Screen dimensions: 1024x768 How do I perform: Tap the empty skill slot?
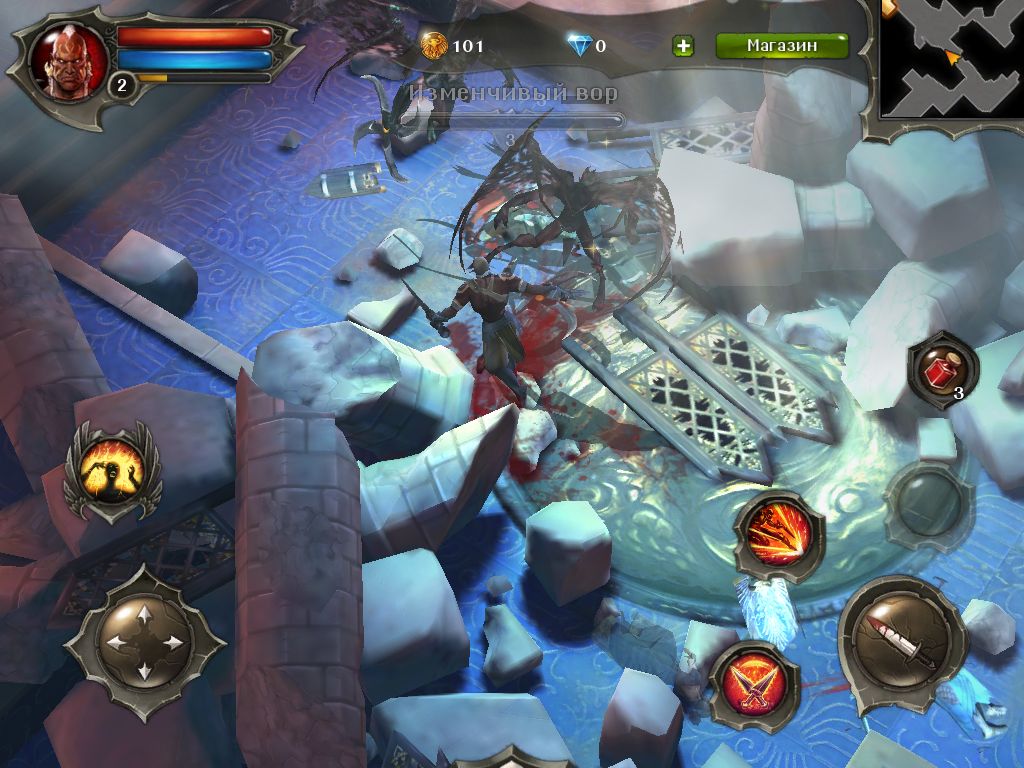point(928,505)
